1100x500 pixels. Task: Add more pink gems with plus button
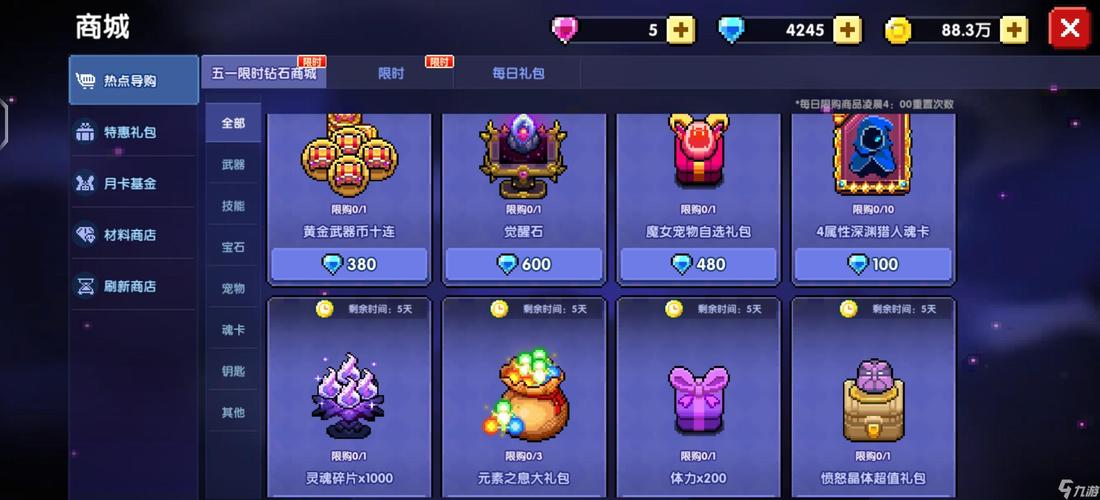[x=681, y=30]
